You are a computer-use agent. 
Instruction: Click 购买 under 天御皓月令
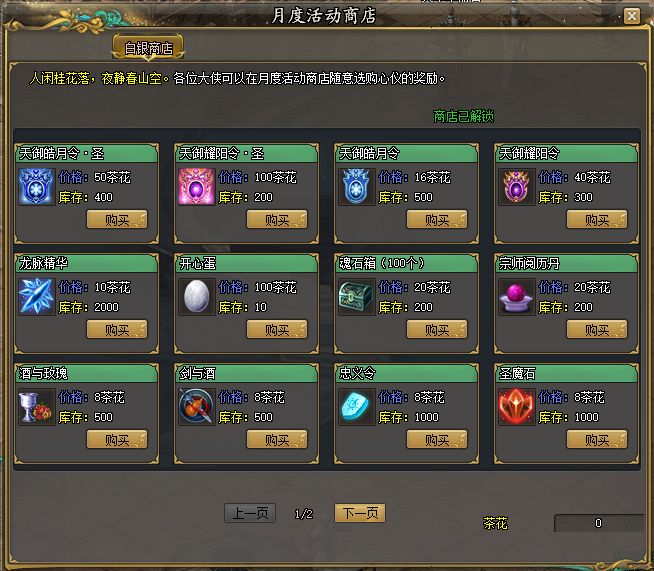(437, 219)
